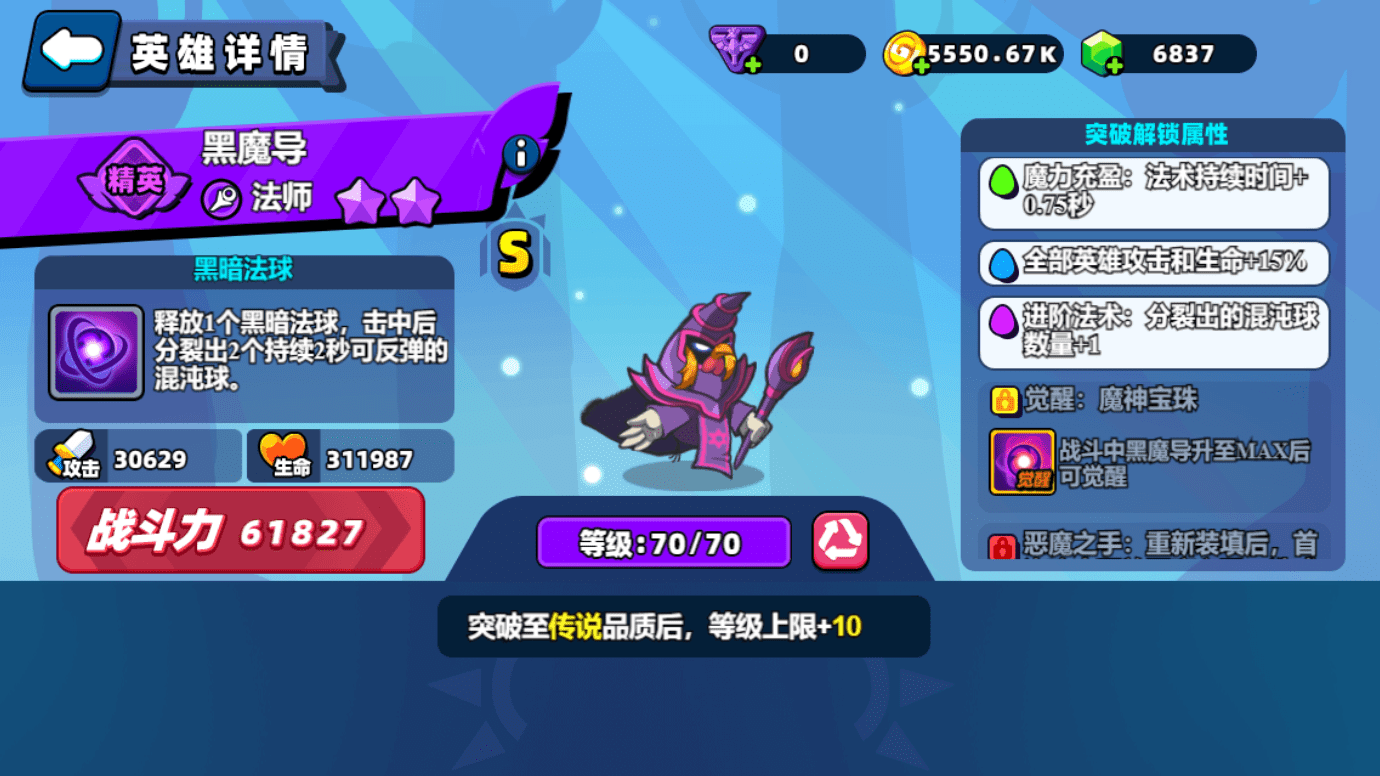Go back using the arrow button
1380x776 pixels.
tap(72, 50)
